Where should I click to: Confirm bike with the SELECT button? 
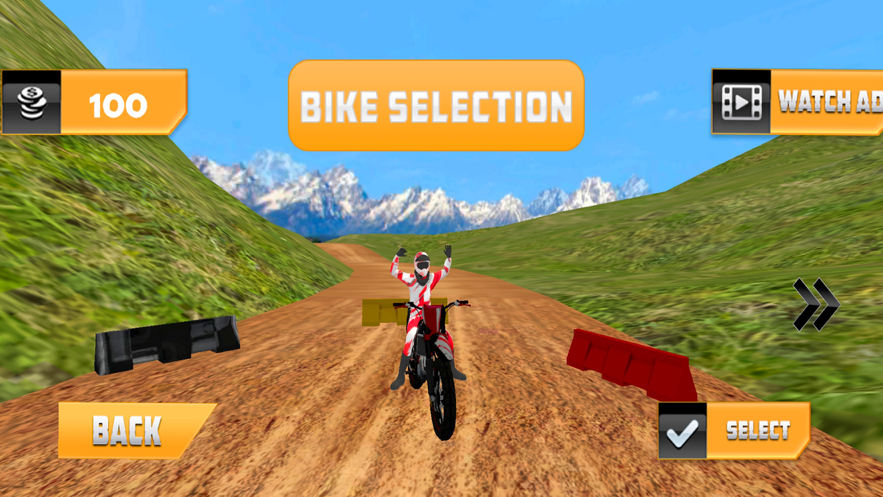coord(734,431)
